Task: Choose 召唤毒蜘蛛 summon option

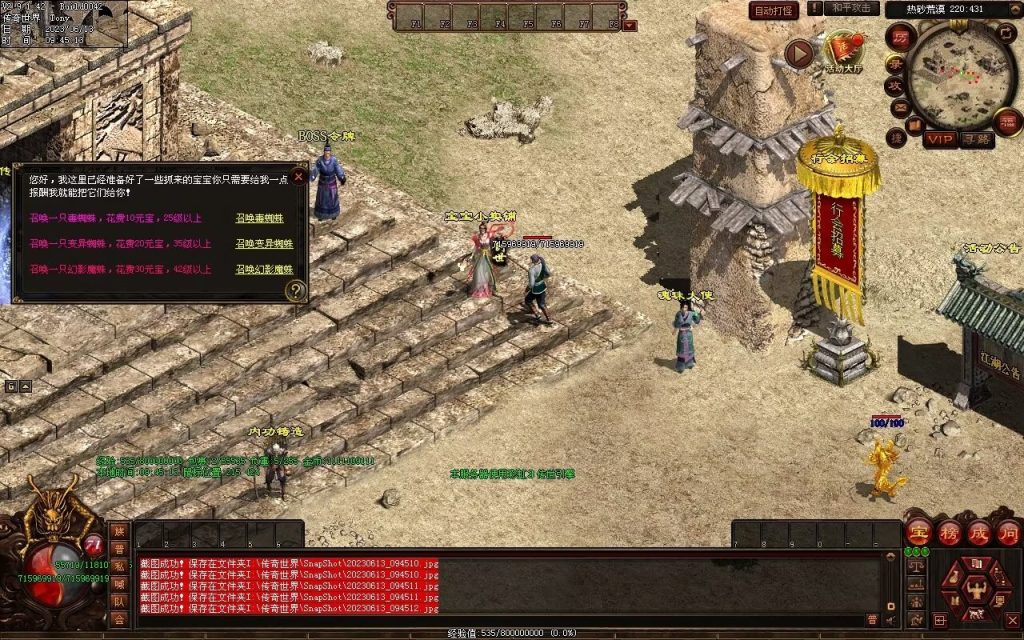Action: pos(258,218)
